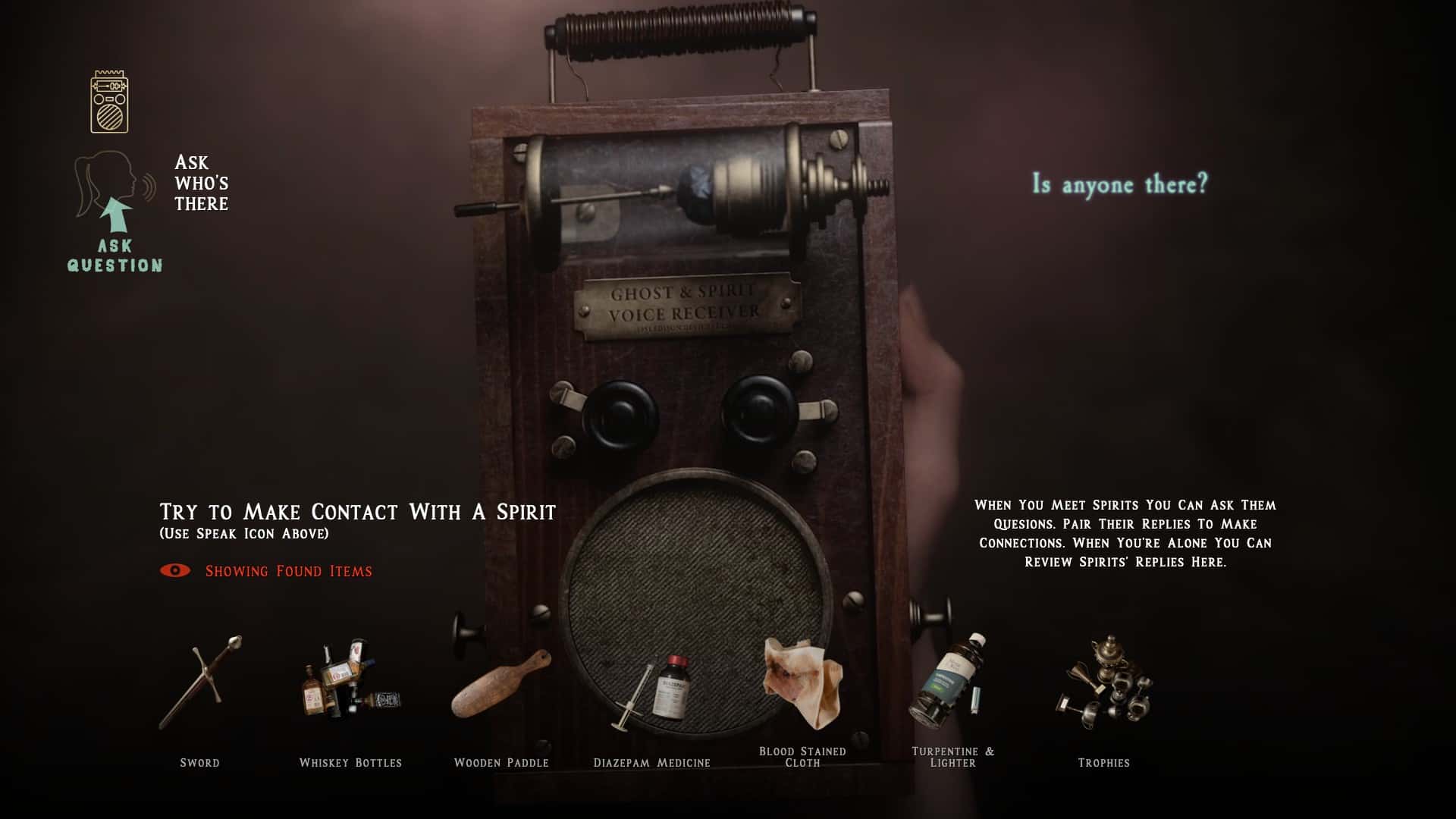This screenshot has height=819, width=1456.
Task: Select the Diazepam Medicine item
Action: click(x=652, y=692)
